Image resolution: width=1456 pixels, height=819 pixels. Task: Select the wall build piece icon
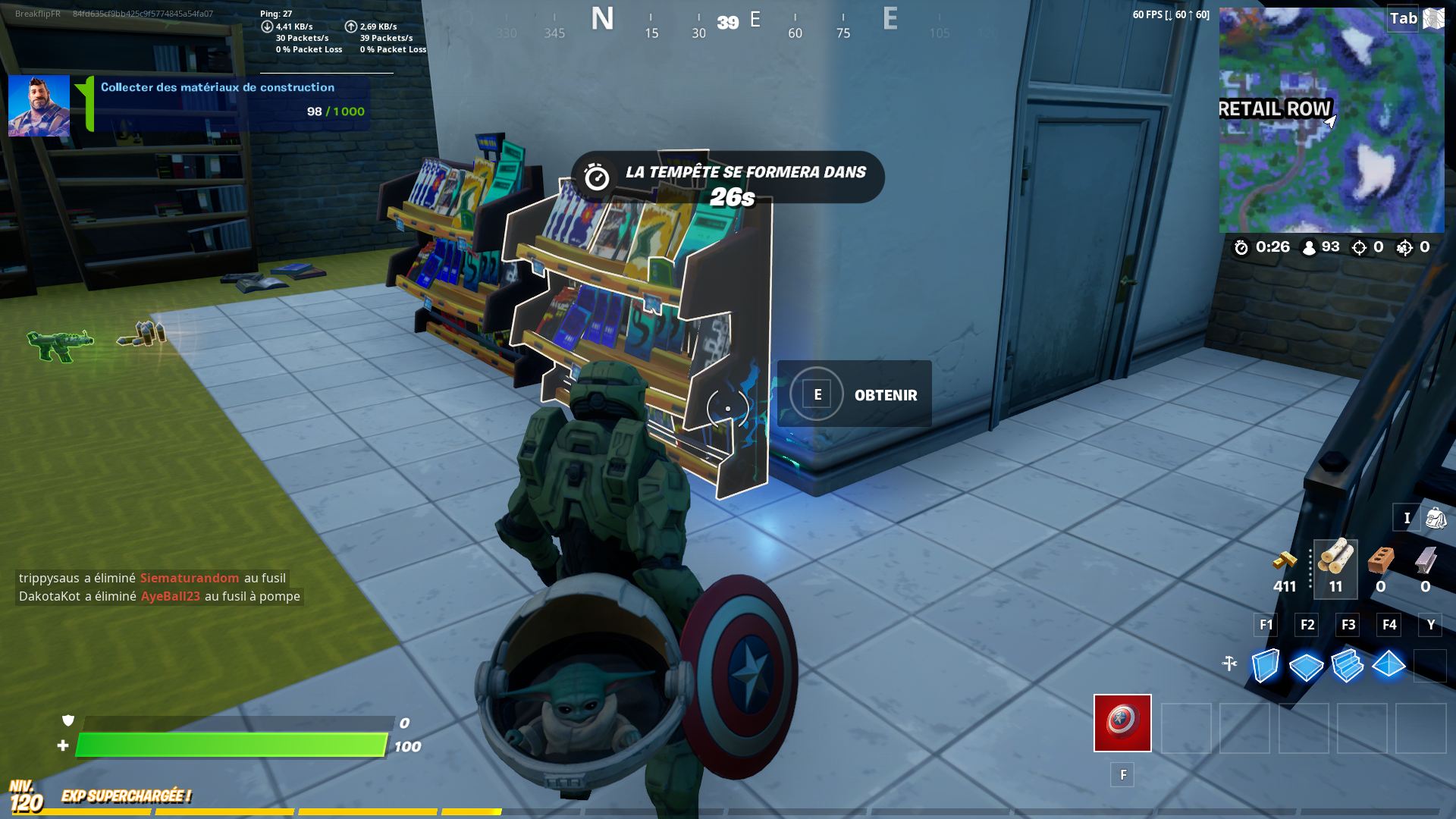click(x=1265, y=666)
